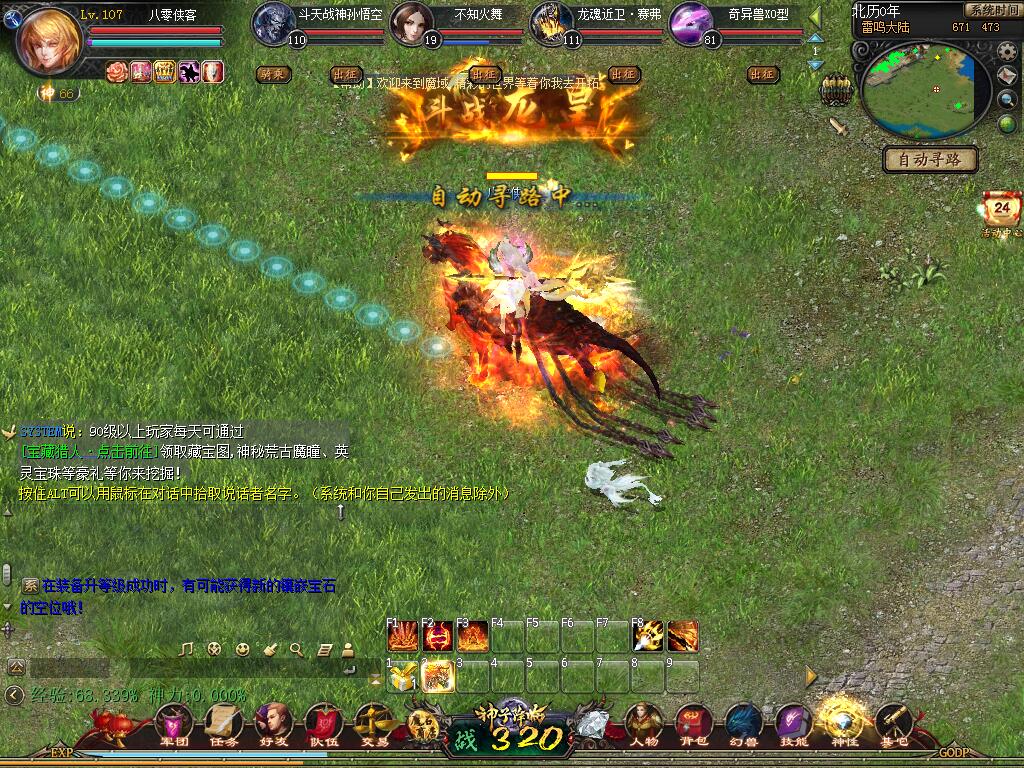This screenshot has height=768, width=1024.
Task: Click the 雷鸣大陆 minimap
Action: (x=919, y=91)
